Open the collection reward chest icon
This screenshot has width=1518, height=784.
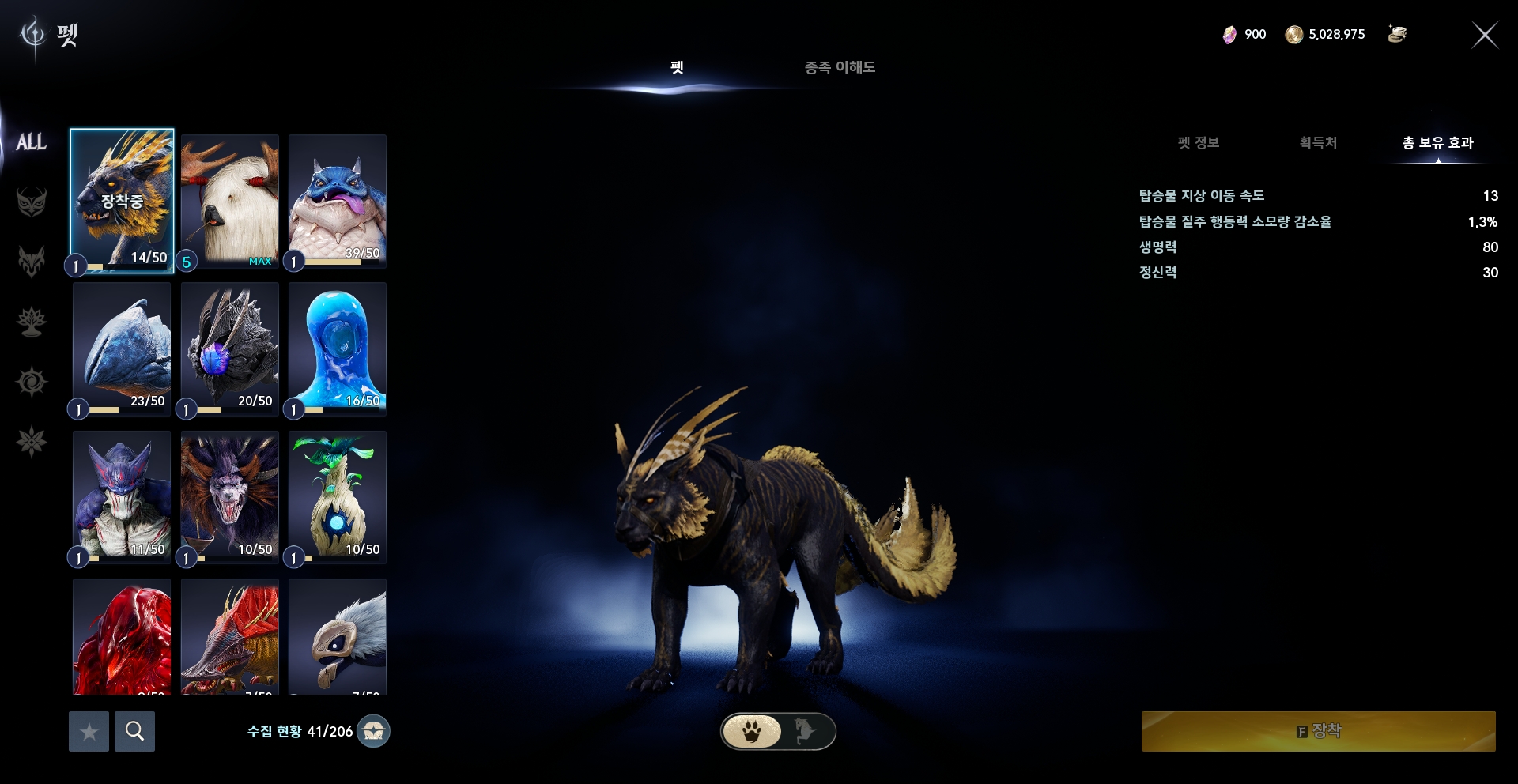coord(373,731)
